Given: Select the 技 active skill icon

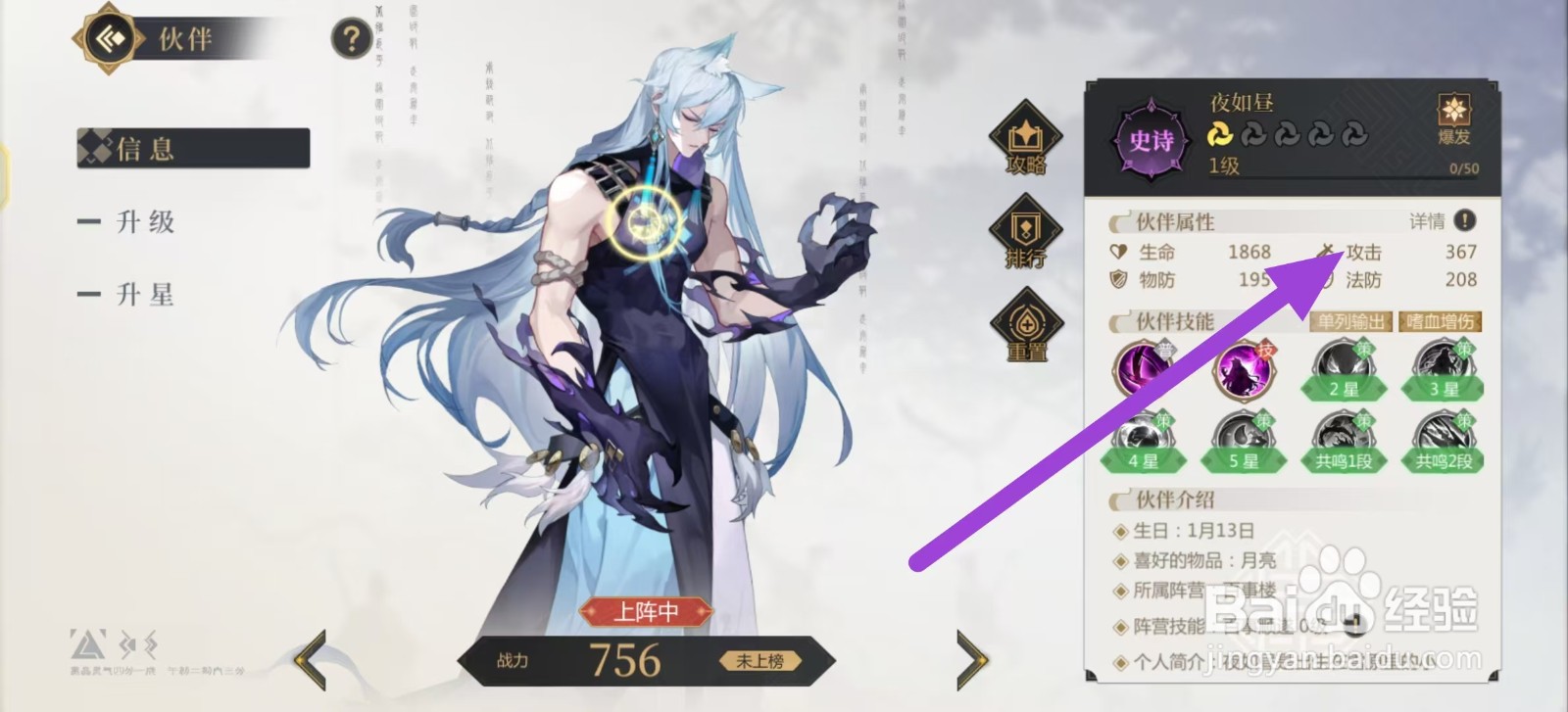Looking at the screenshot, I should 1243,370.
